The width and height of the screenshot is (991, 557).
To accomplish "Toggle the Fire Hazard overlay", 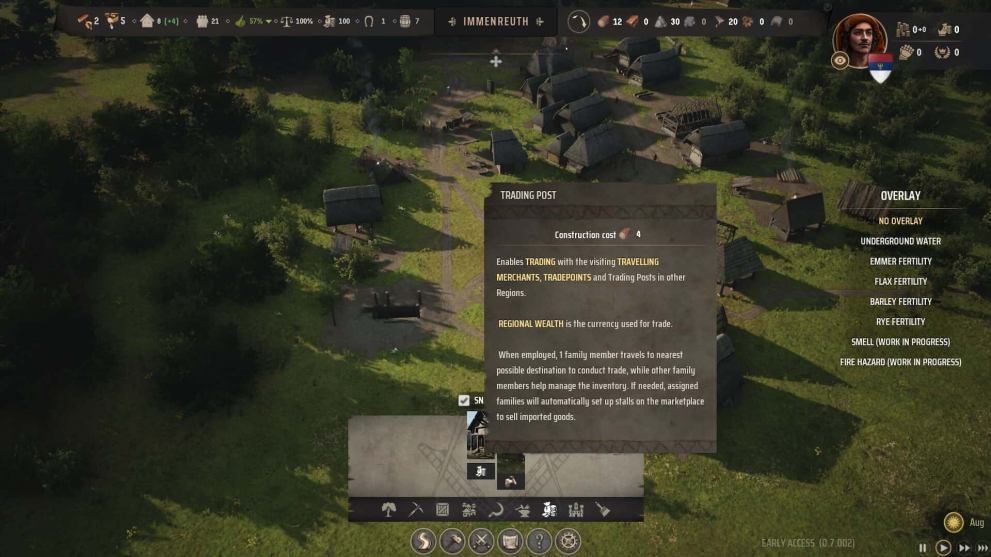I will point(900,362).
